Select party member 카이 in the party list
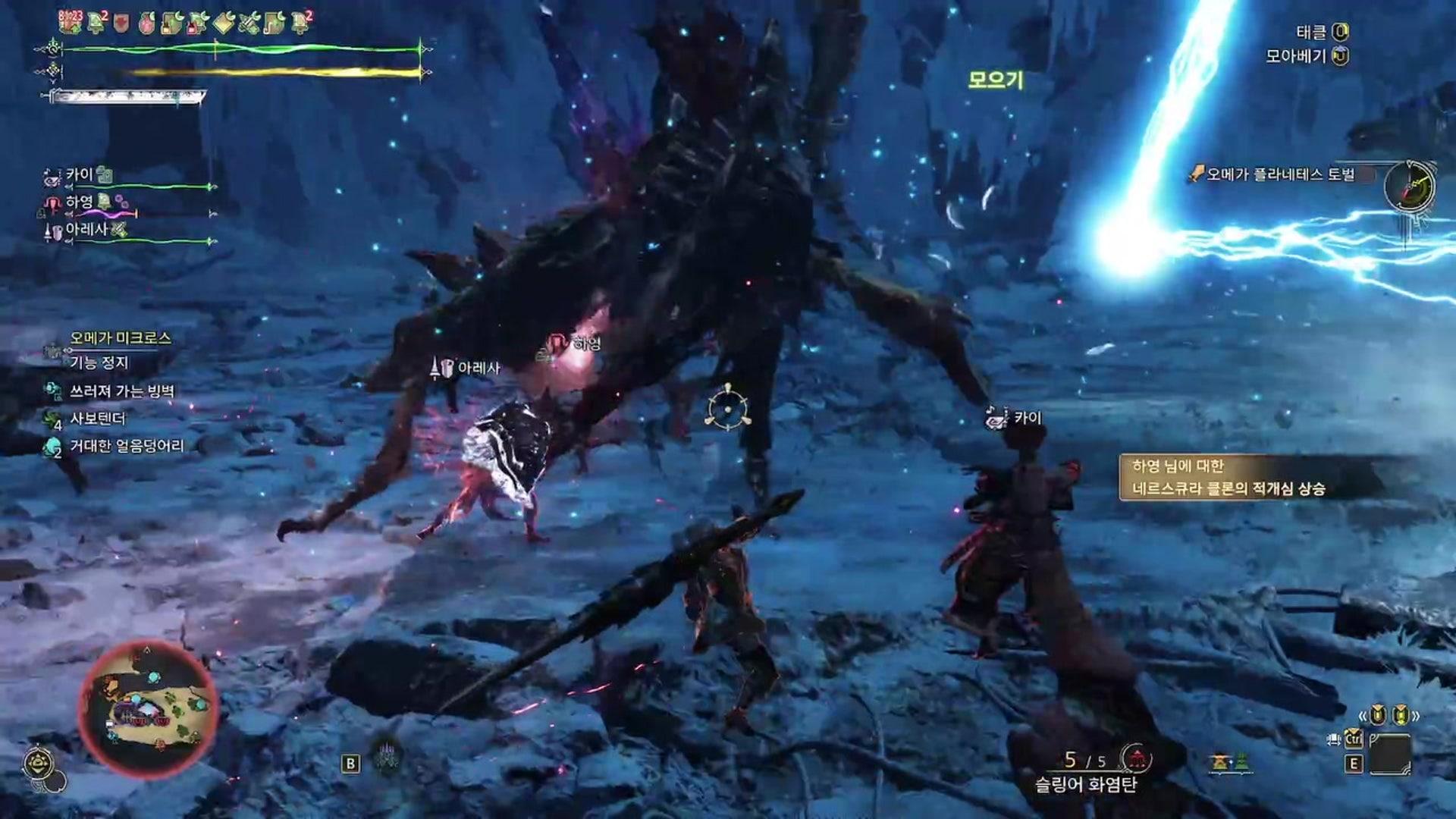 click(x=79, y=175)
